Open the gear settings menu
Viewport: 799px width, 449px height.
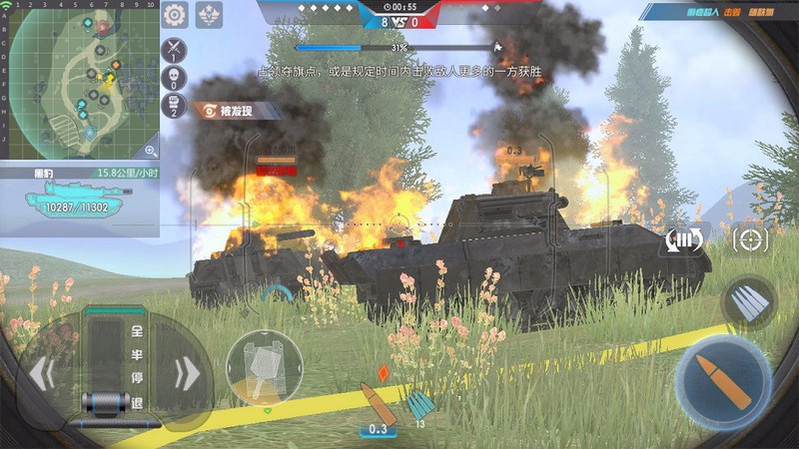pos(175,14)
